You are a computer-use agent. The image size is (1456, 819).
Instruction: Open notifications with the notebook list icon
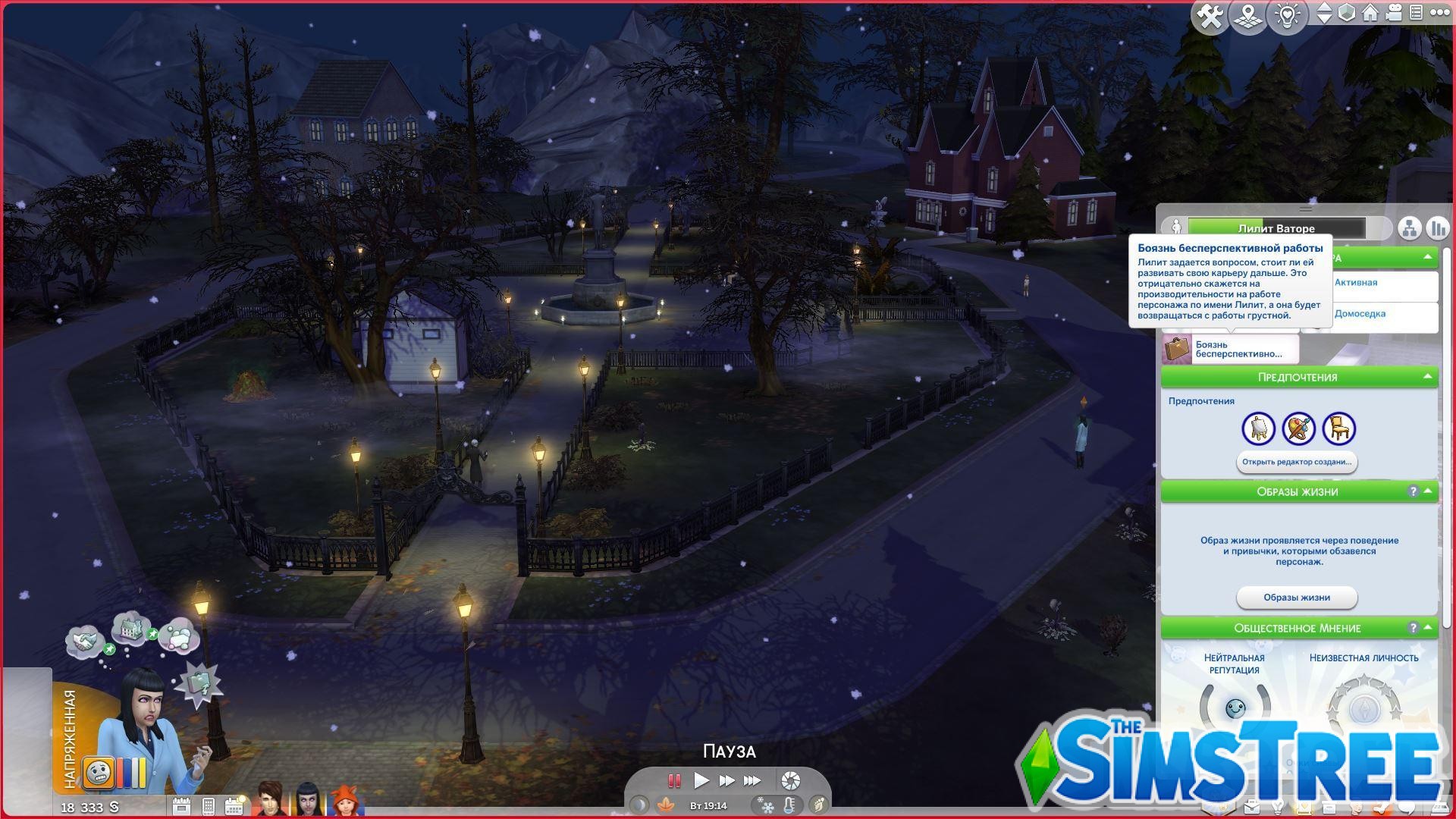pyautogui.click(x=1417, y=13)
